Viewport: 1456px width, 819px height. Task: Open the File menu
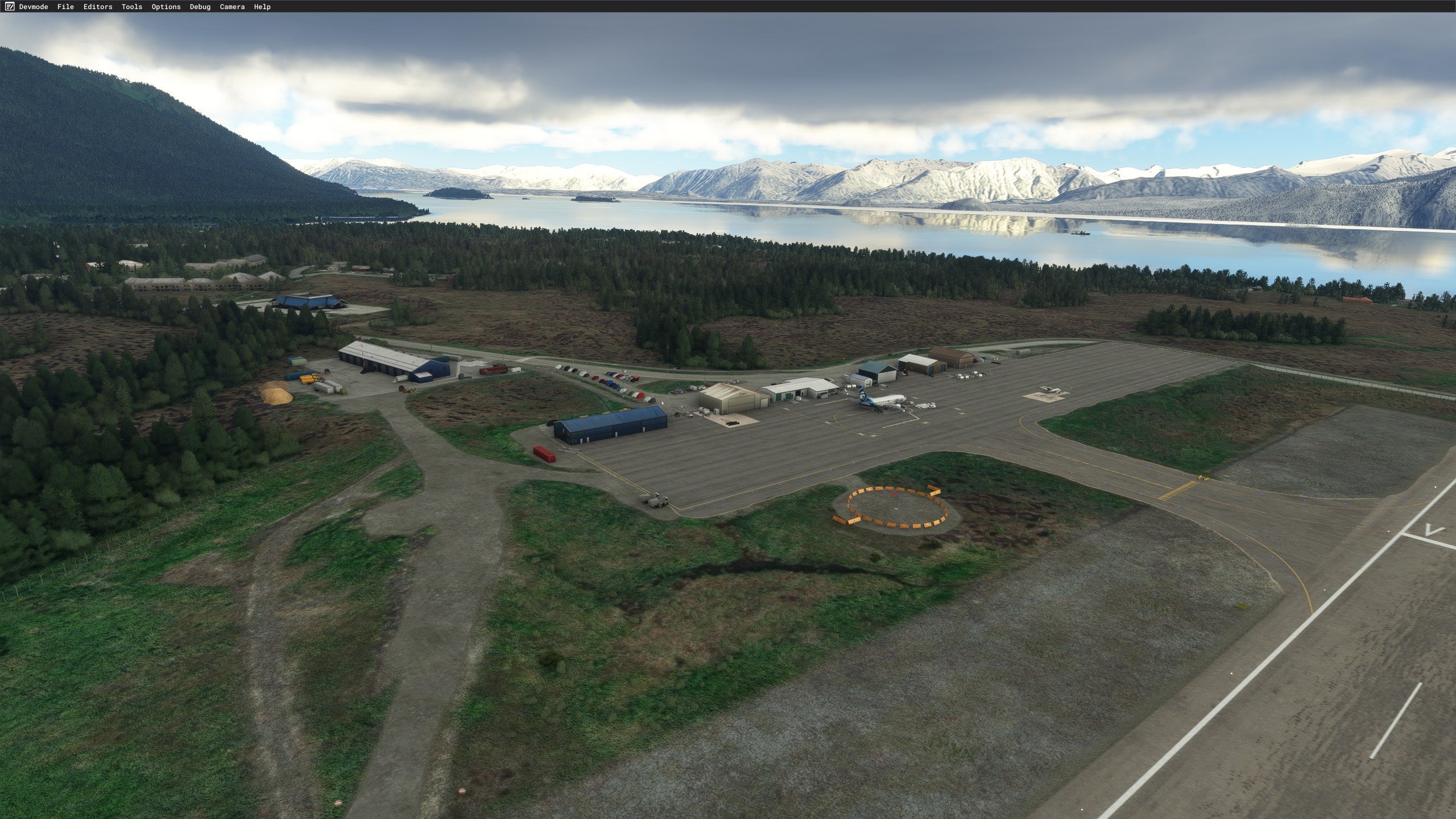(x=65, y=7)
